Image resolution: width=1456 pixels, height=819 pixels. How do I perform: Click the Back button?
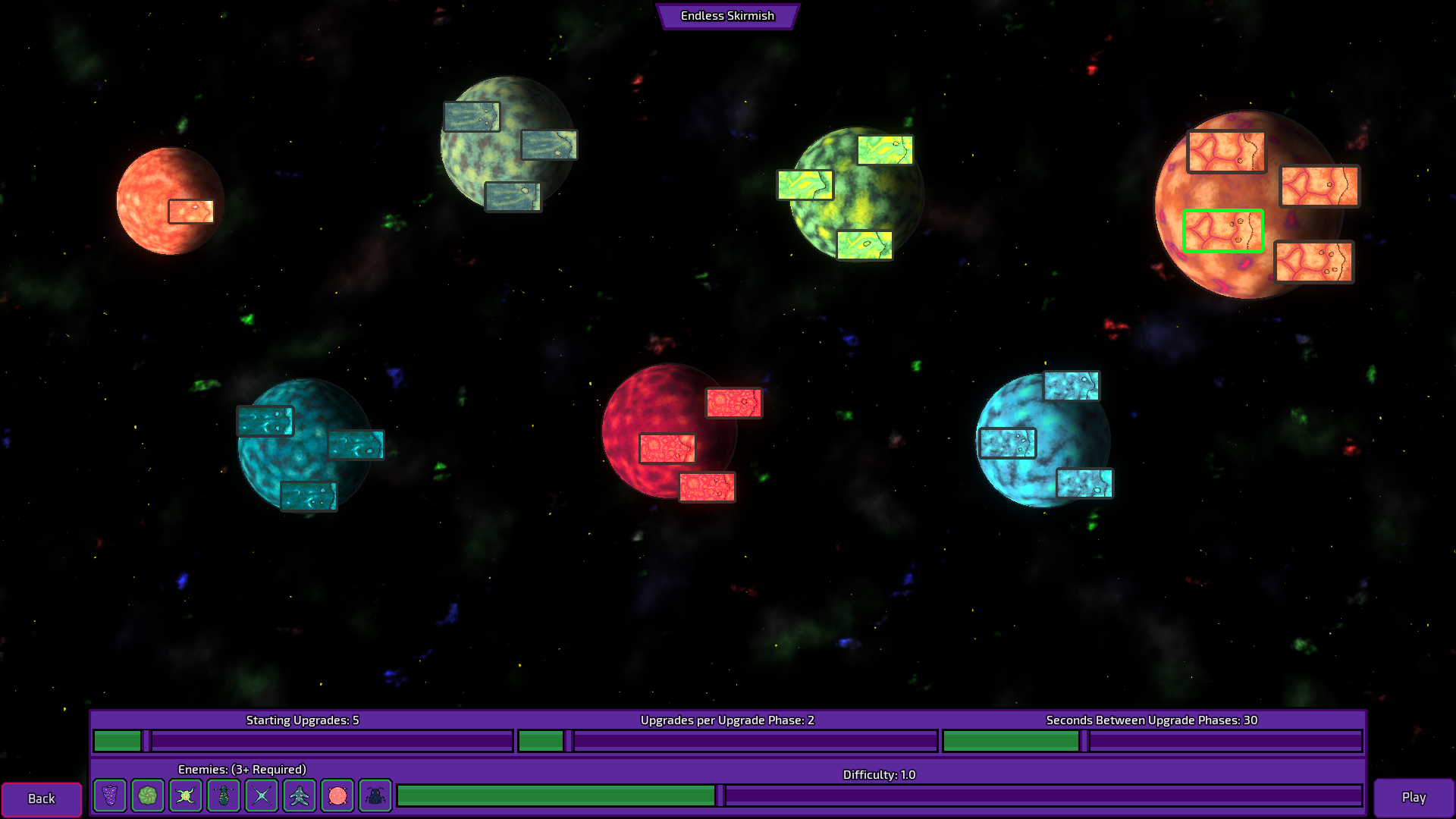pos(42,798)
